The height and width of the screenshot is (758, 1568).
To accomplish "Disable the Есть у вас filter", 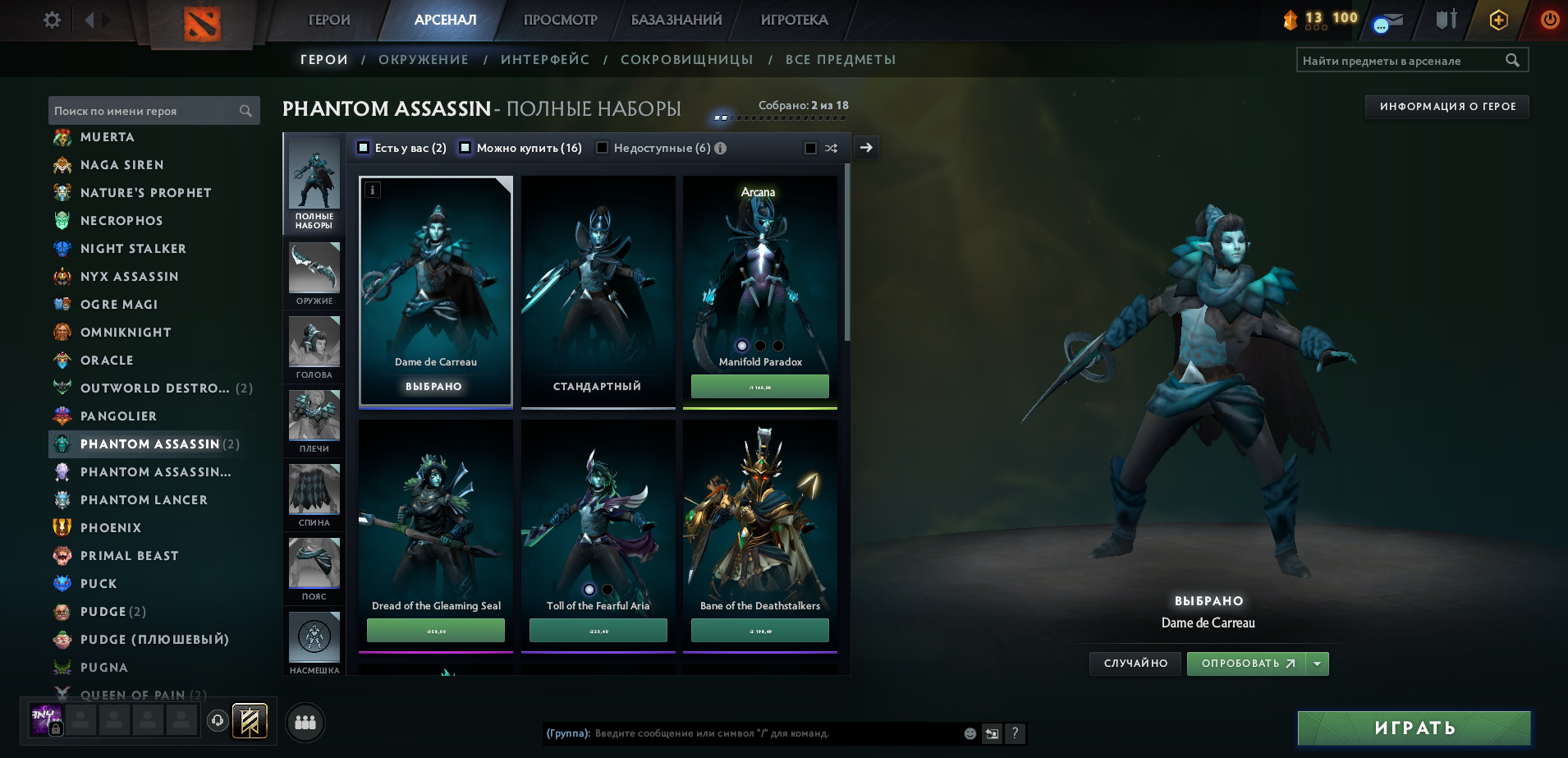I will click(x=361, y=148).
